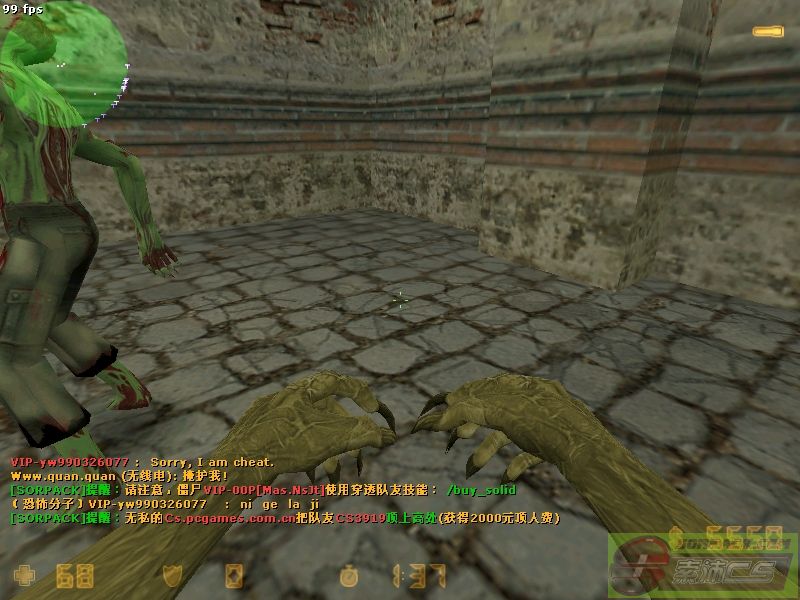The height and width of the screenshot is (600, 800).
Task: Click the armor shield icon
Action: click(172, 575)
